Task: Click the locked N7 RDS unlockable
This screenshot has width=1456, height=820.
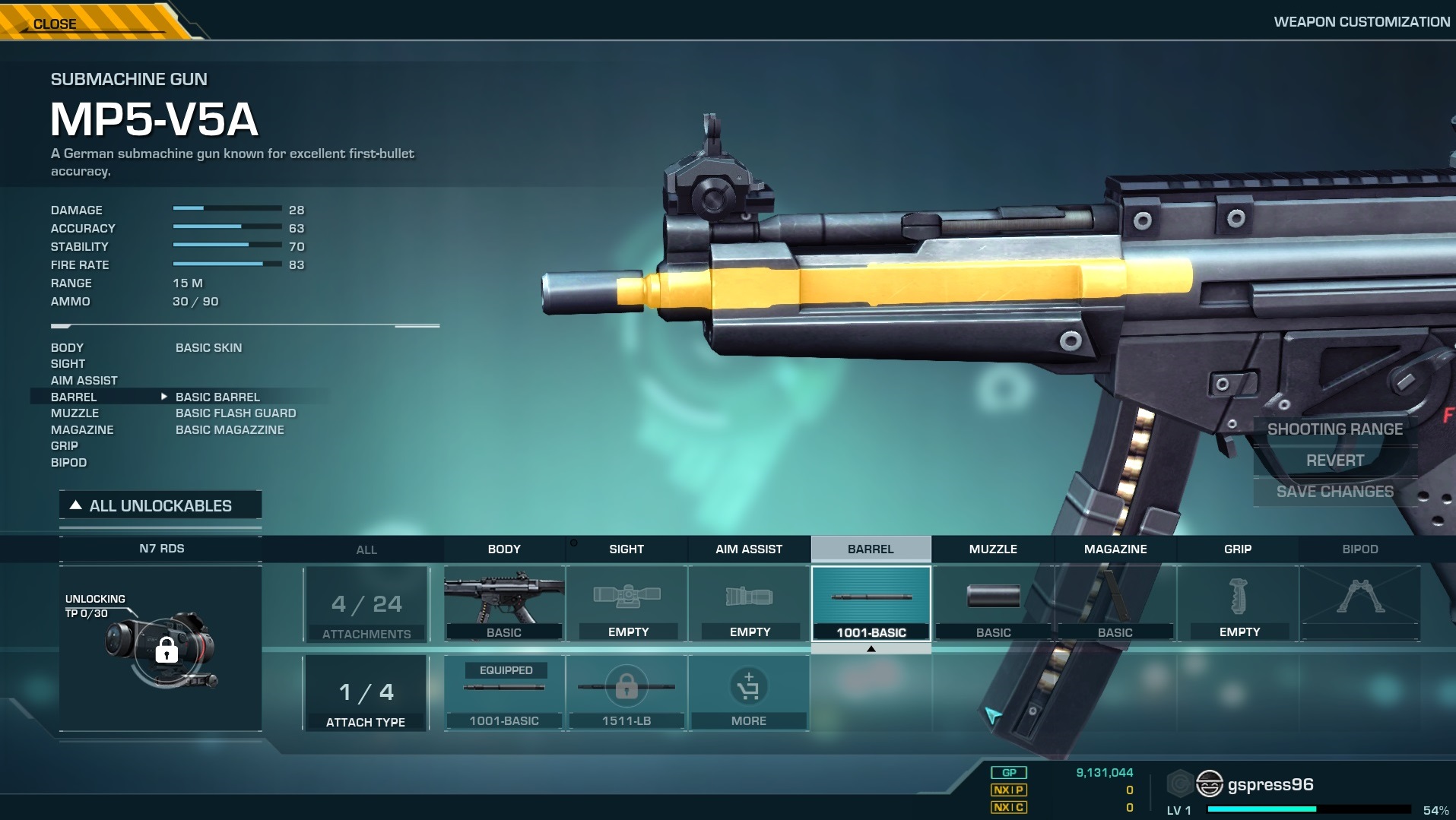Action: [161, 647]
